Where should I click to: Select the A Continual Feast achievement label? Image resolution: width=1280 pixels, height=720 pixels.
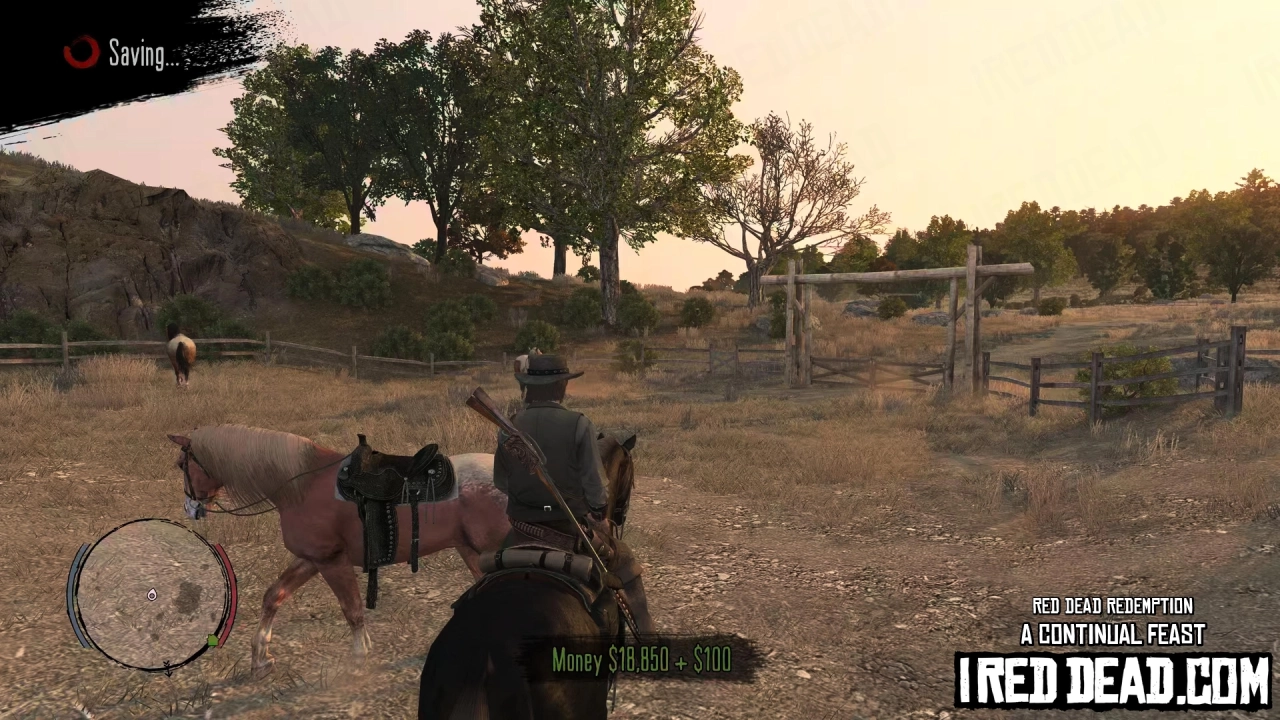[1110, 633]
